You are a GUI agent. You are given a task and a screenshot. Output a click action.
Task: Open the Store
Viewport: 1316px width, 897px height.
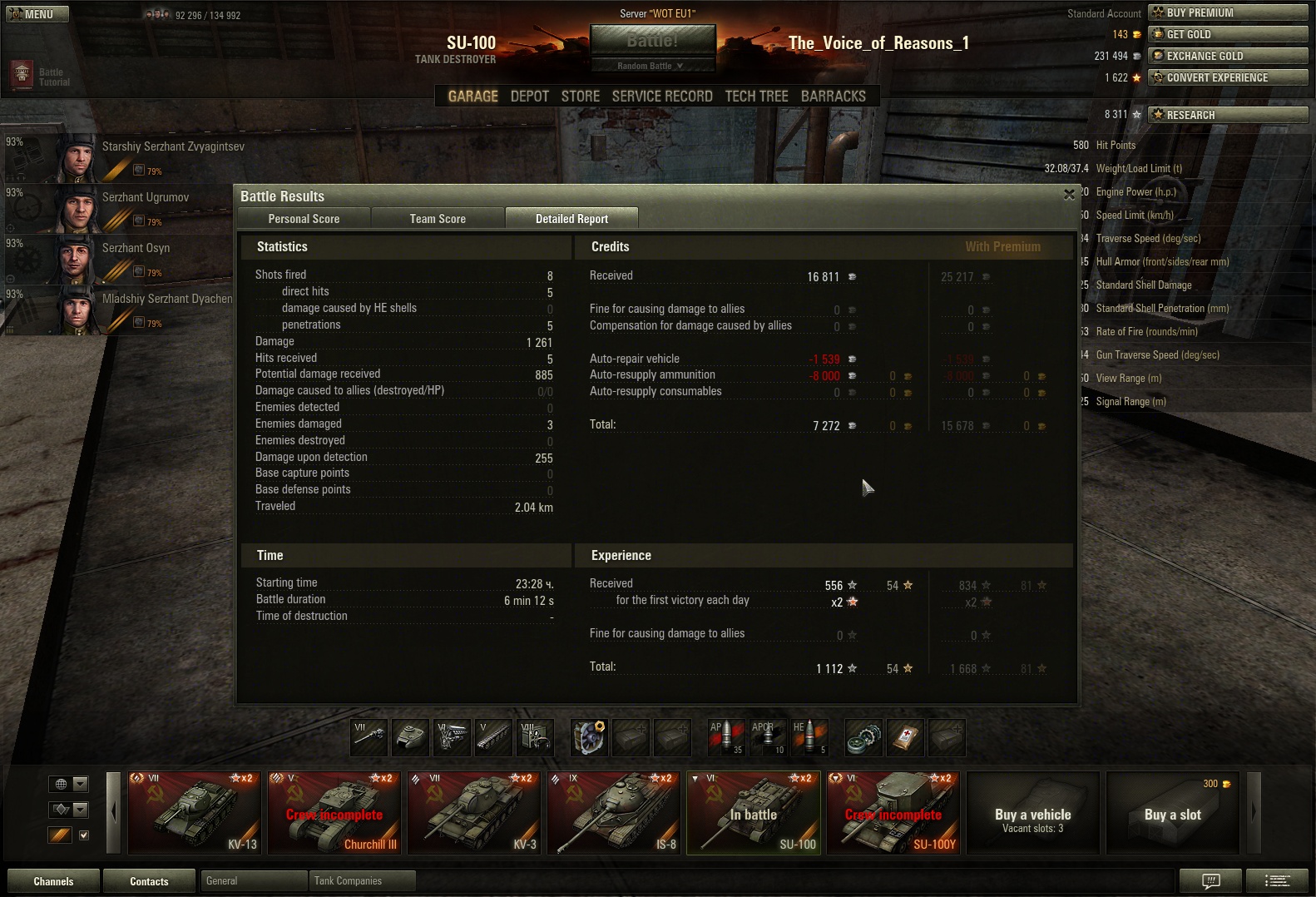click(580, 97)
